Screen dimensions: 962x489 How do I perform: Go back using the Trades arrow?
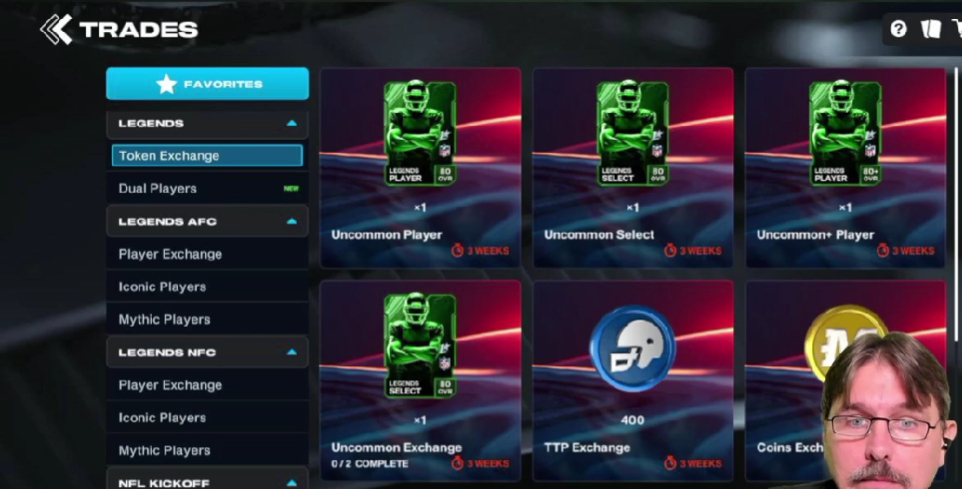tap(56, 30)
